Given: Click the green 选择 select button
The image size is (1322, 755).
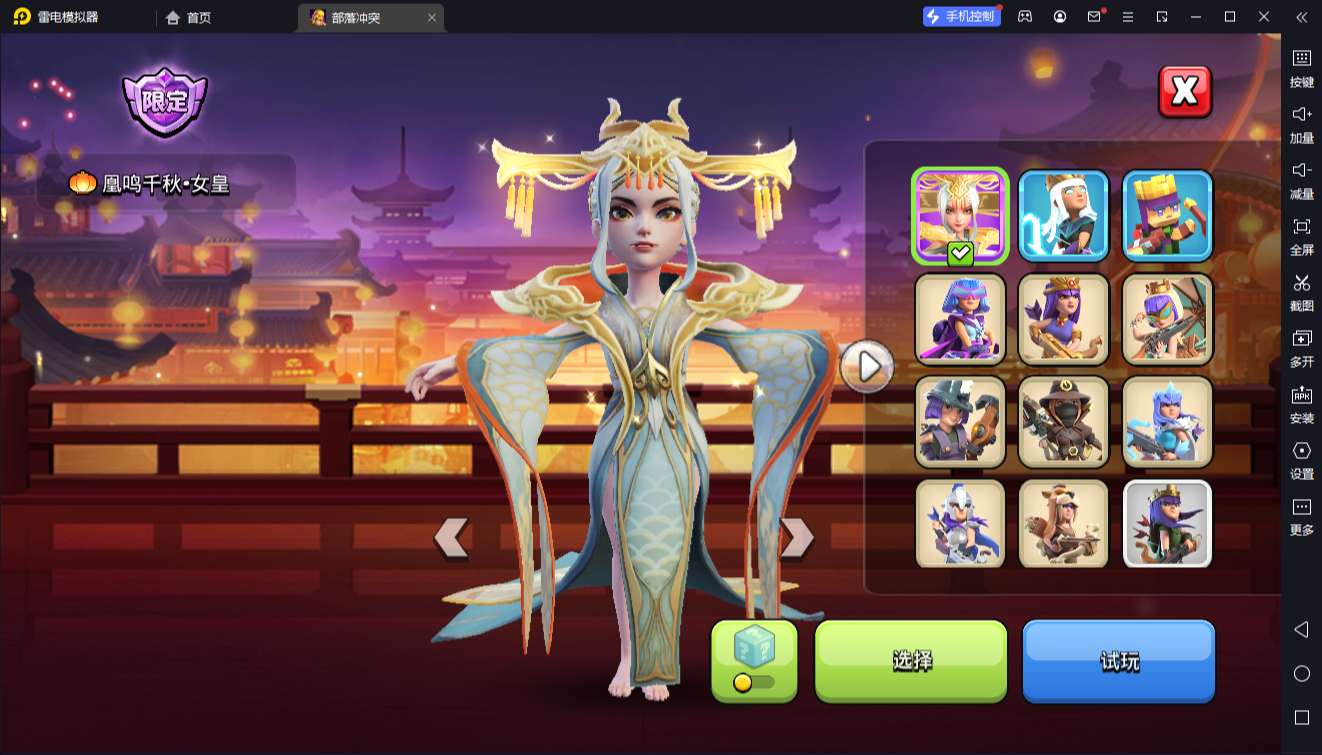Looking at the screenshot, I should pyautogui.click(x=911, y=660).
